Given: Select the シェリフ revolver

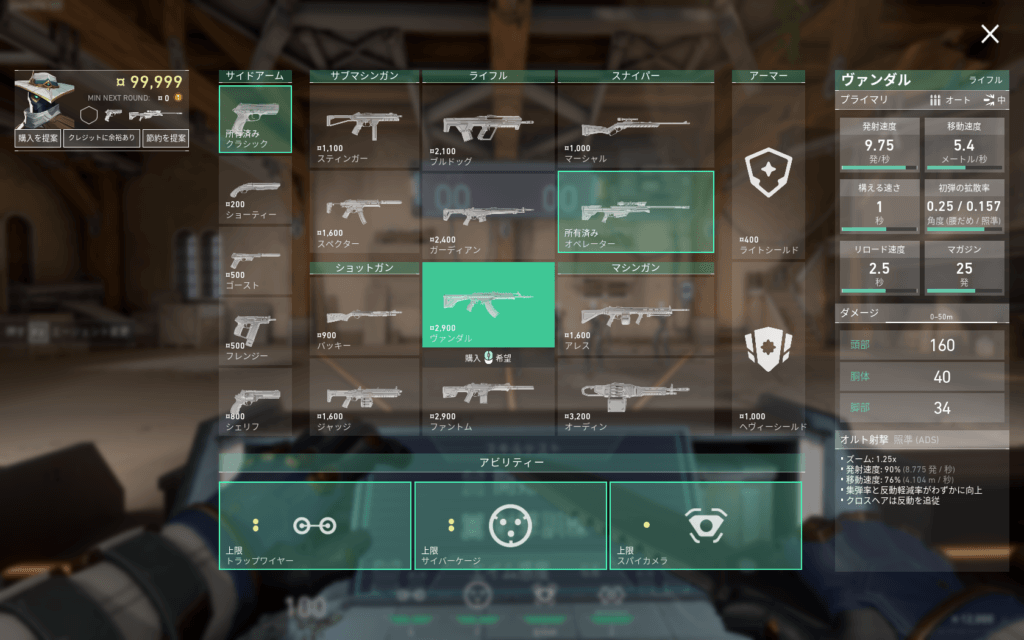Looking at the screenshot, I should click(255, 401).
